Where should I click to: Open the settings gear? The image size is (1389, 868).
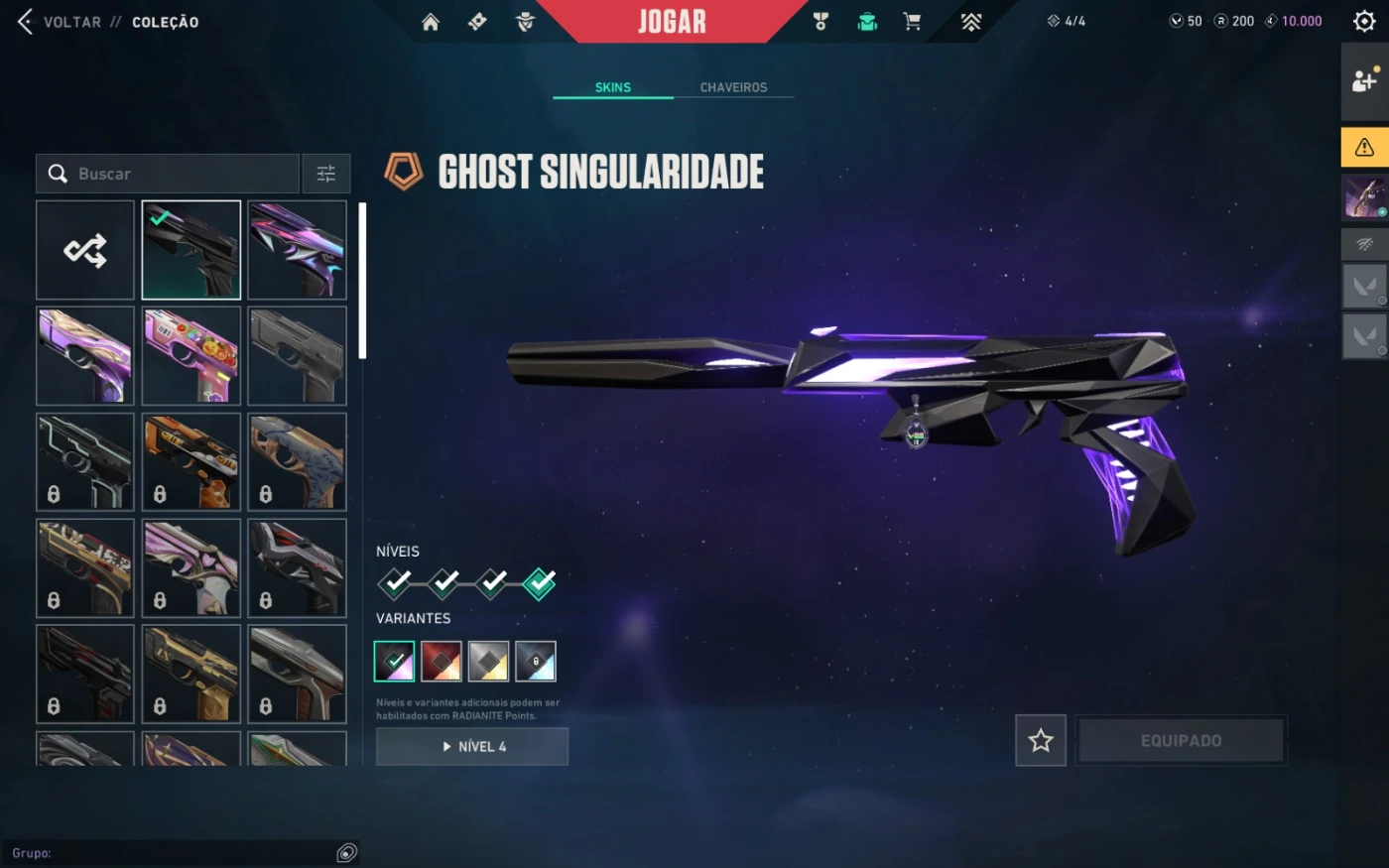pos(1364,21)
